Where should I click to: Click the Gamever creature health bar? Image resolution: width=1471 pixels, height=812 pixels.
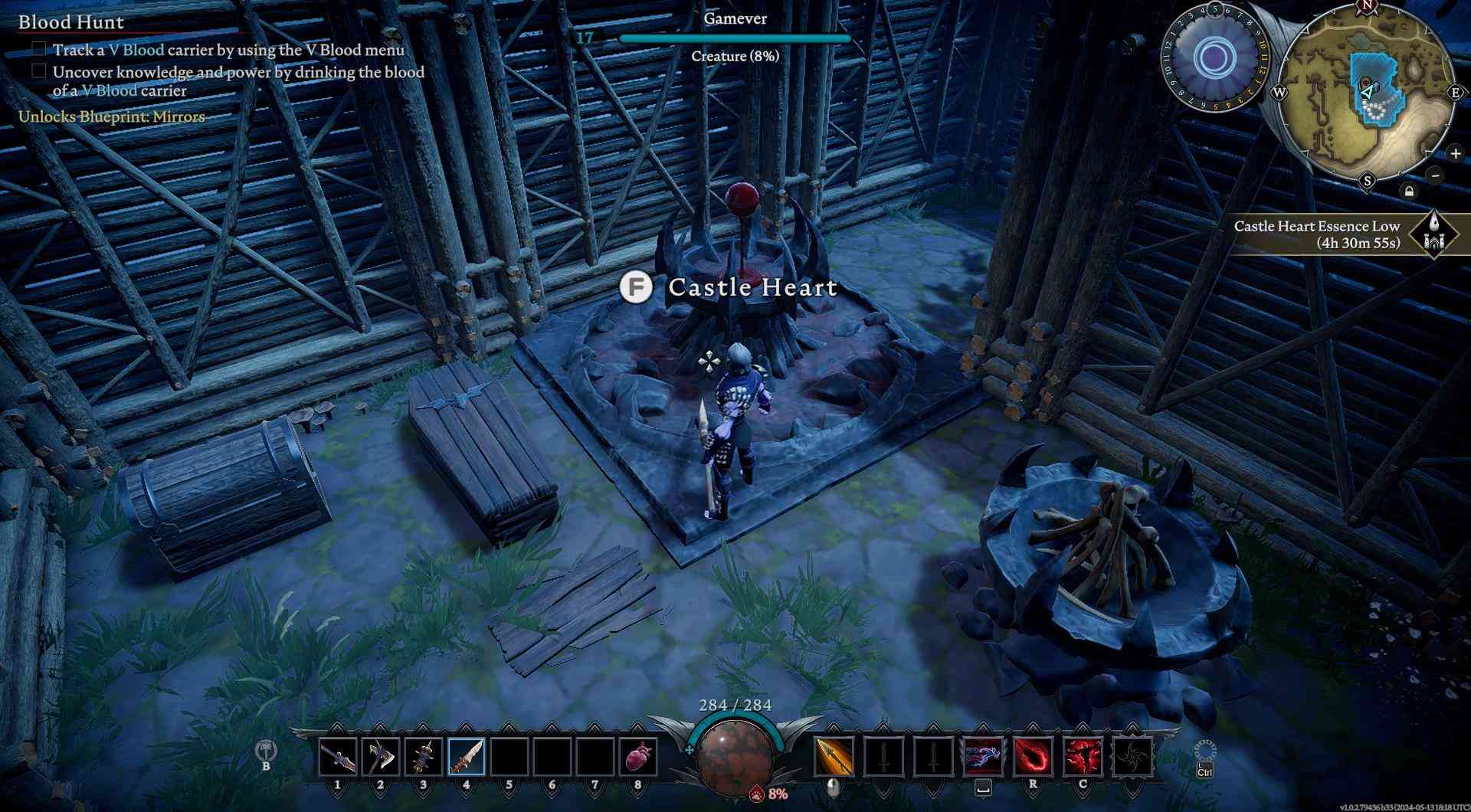(735, 36)
